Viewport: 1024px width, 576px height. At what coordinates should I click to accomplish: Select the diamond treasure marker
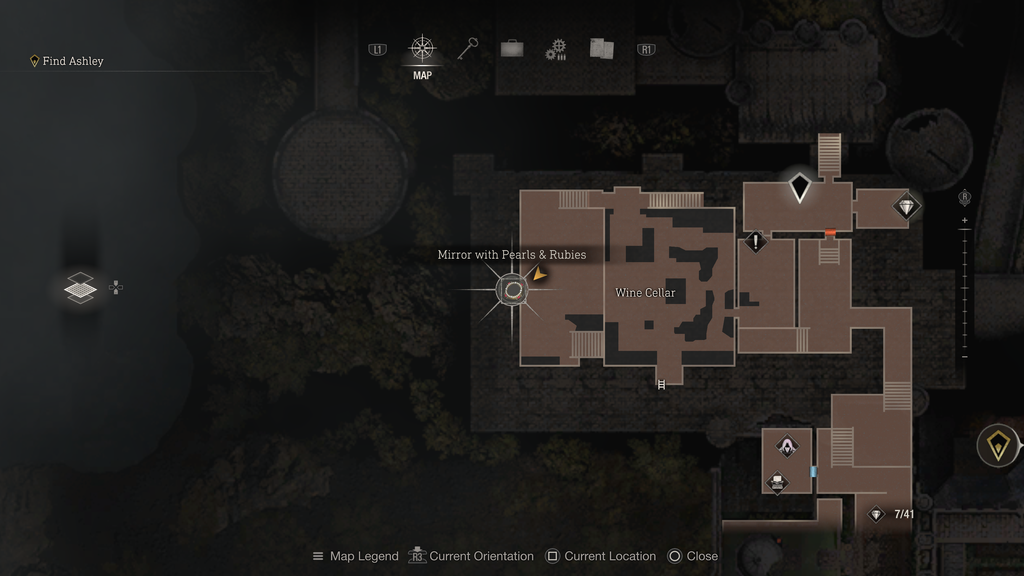pos(906,207)
